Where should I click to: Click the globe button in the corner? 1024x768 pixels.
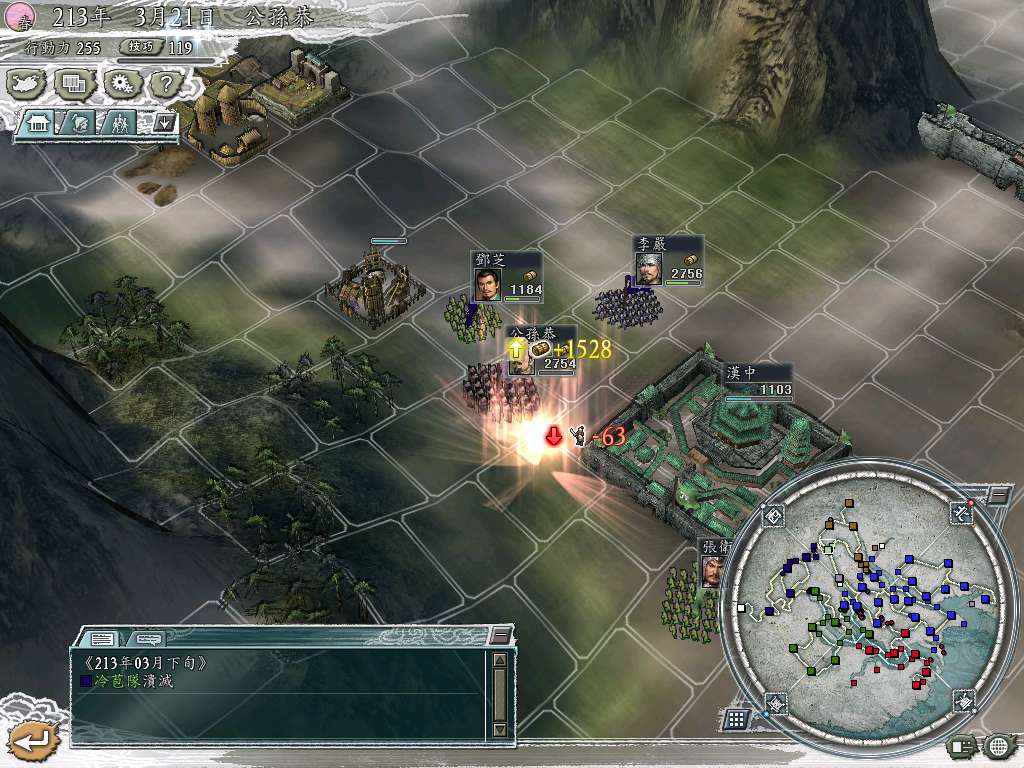997,746
